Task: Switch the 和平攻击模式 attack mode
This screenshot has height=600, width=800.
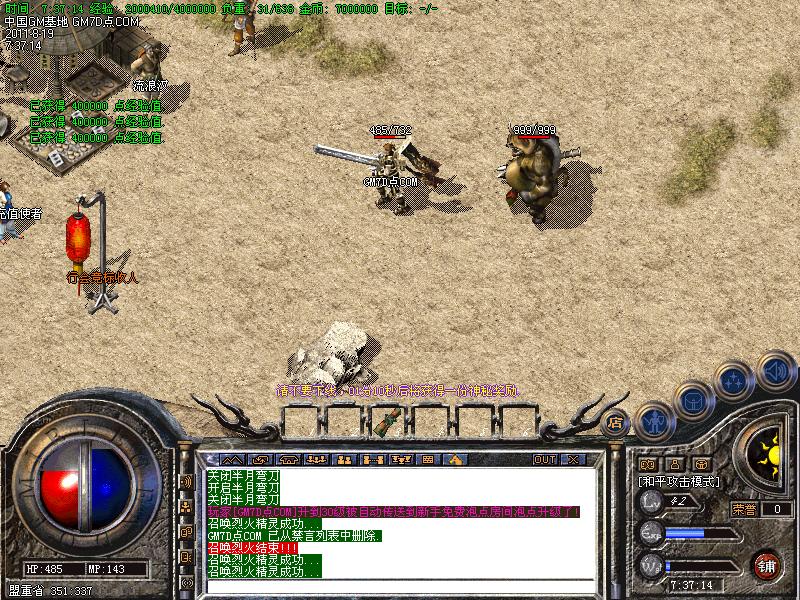Action: click(678, 481)
